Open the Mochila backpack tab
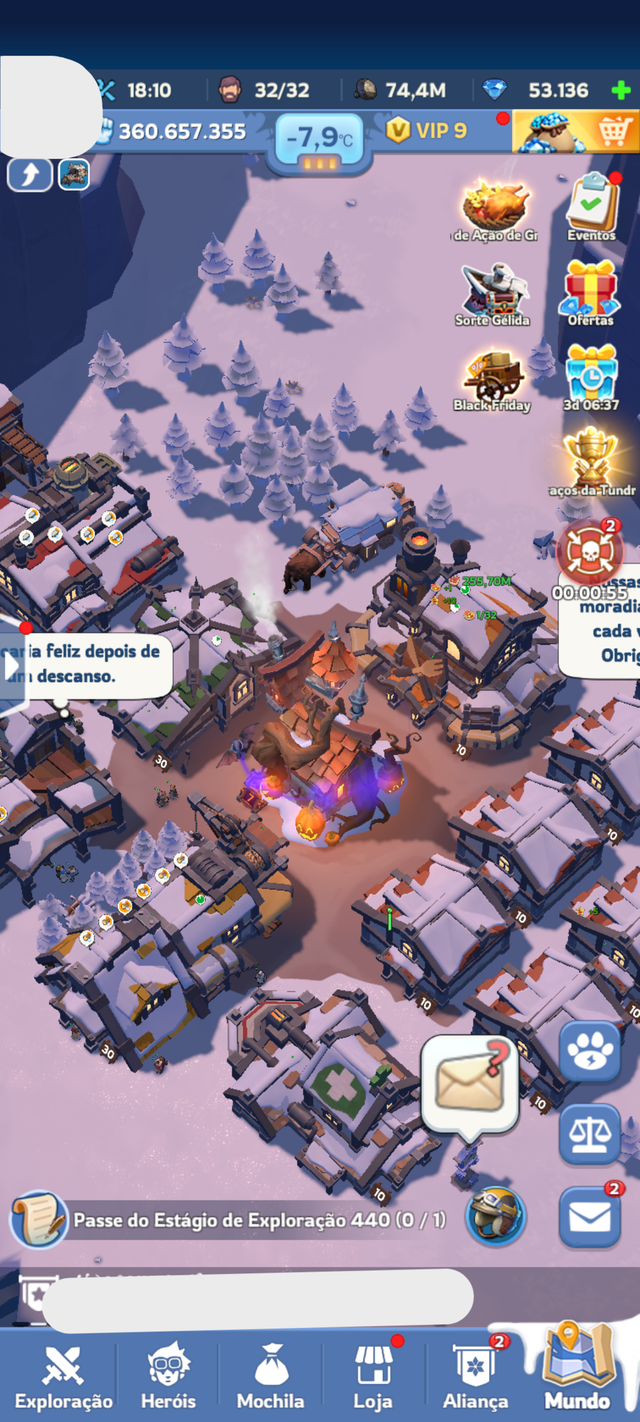The height and width of the screenshot is (1422, 640). pos(270,1375)
